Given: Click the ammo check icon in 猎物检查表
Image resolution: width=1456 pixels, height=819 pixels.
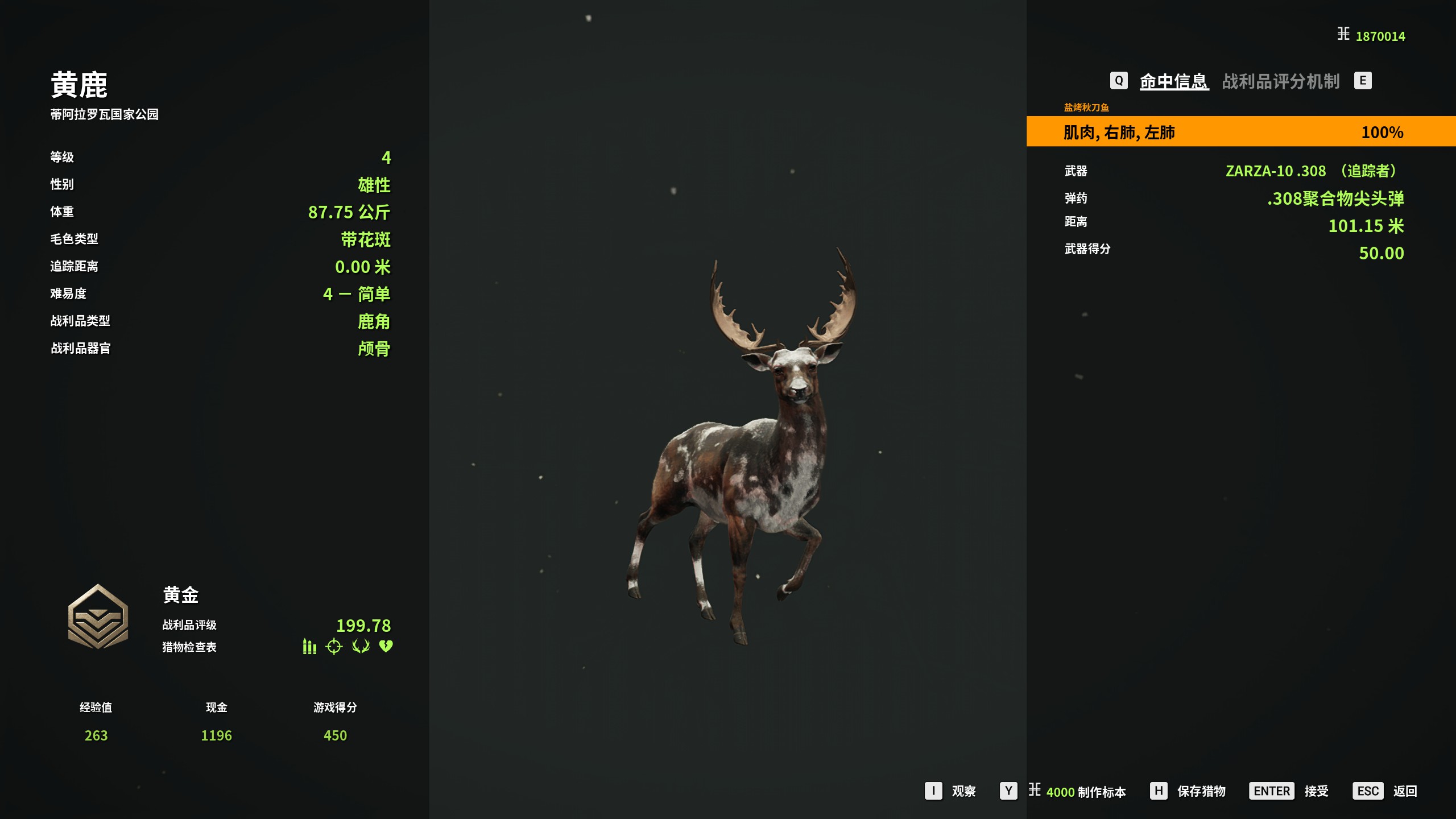Looking at the screenshot, I should coord(309,647).
